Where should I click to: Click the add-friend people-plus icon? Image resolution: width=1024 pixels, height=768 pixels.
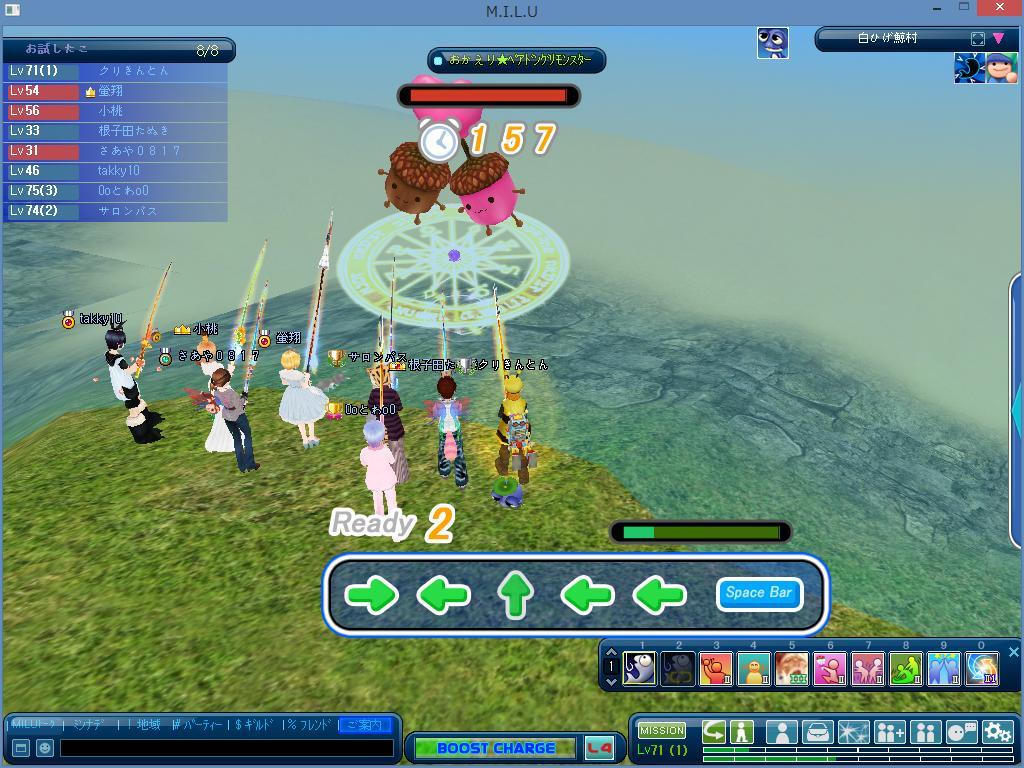pyautogui.click(x=889, y=732)
